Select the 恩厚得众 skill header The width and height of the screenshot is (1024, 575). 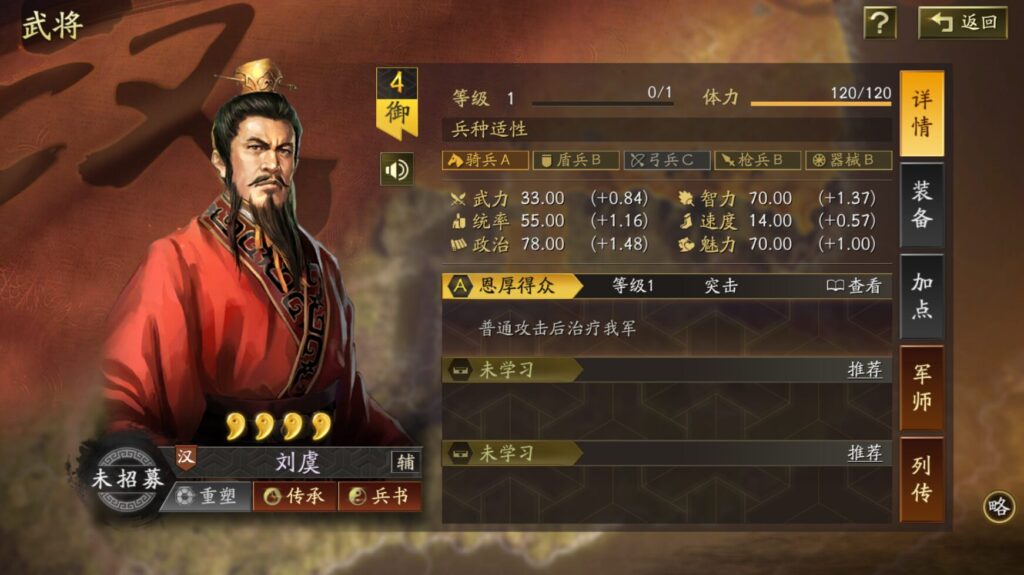pyautogui.click(x=514, y=286)
